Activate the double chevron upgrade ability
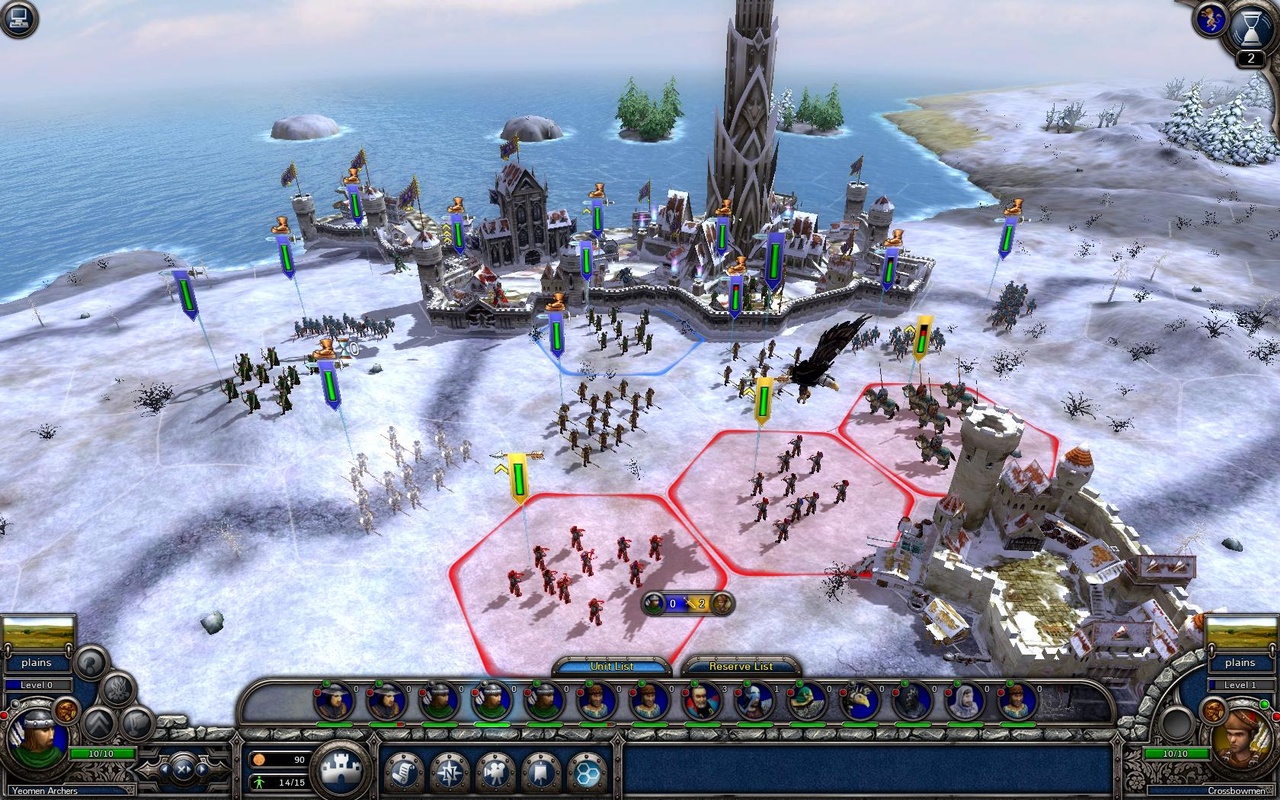Viewport: 1280px width, 800px height. coord(100,723)
